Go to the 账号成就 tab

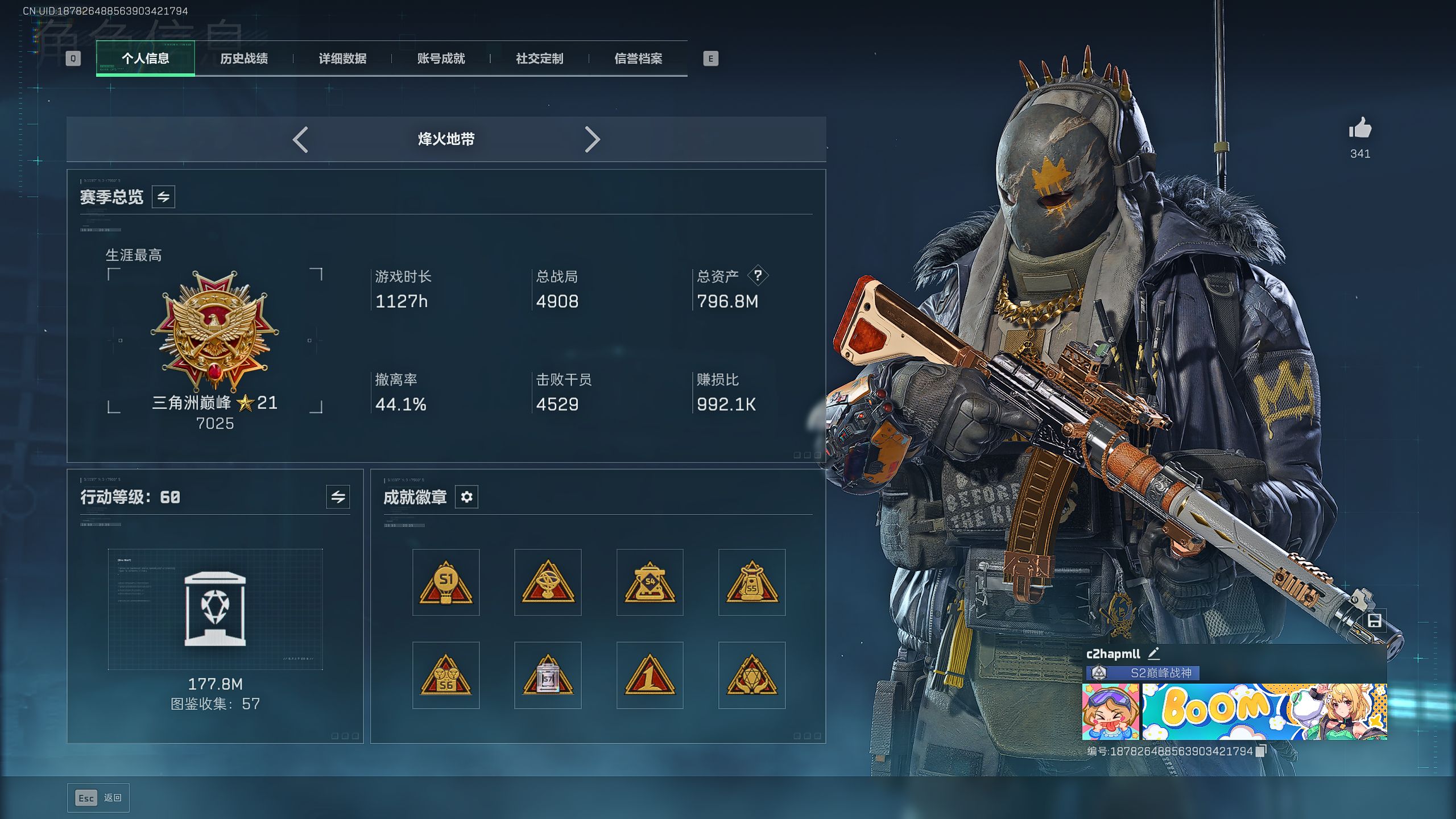(441, 58)
